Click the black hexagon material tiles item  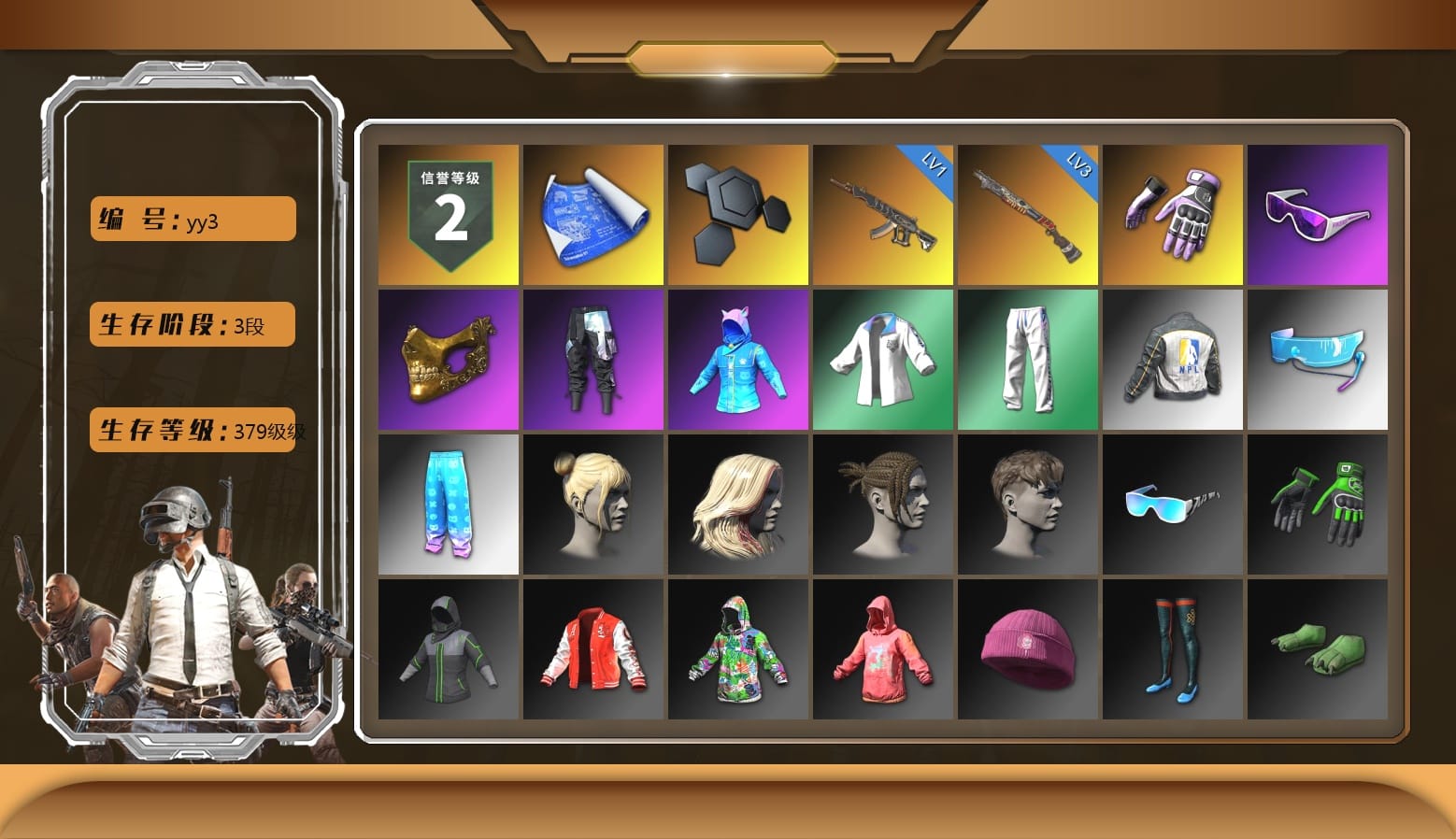[737, 213]
